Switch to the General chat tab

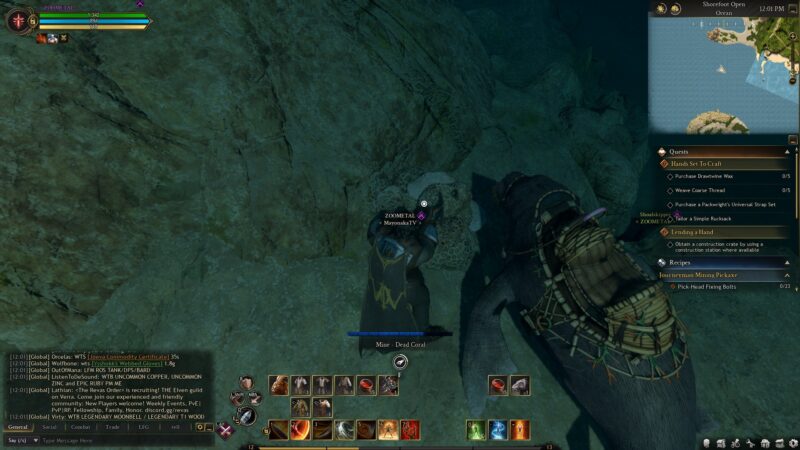pos(19,426)
